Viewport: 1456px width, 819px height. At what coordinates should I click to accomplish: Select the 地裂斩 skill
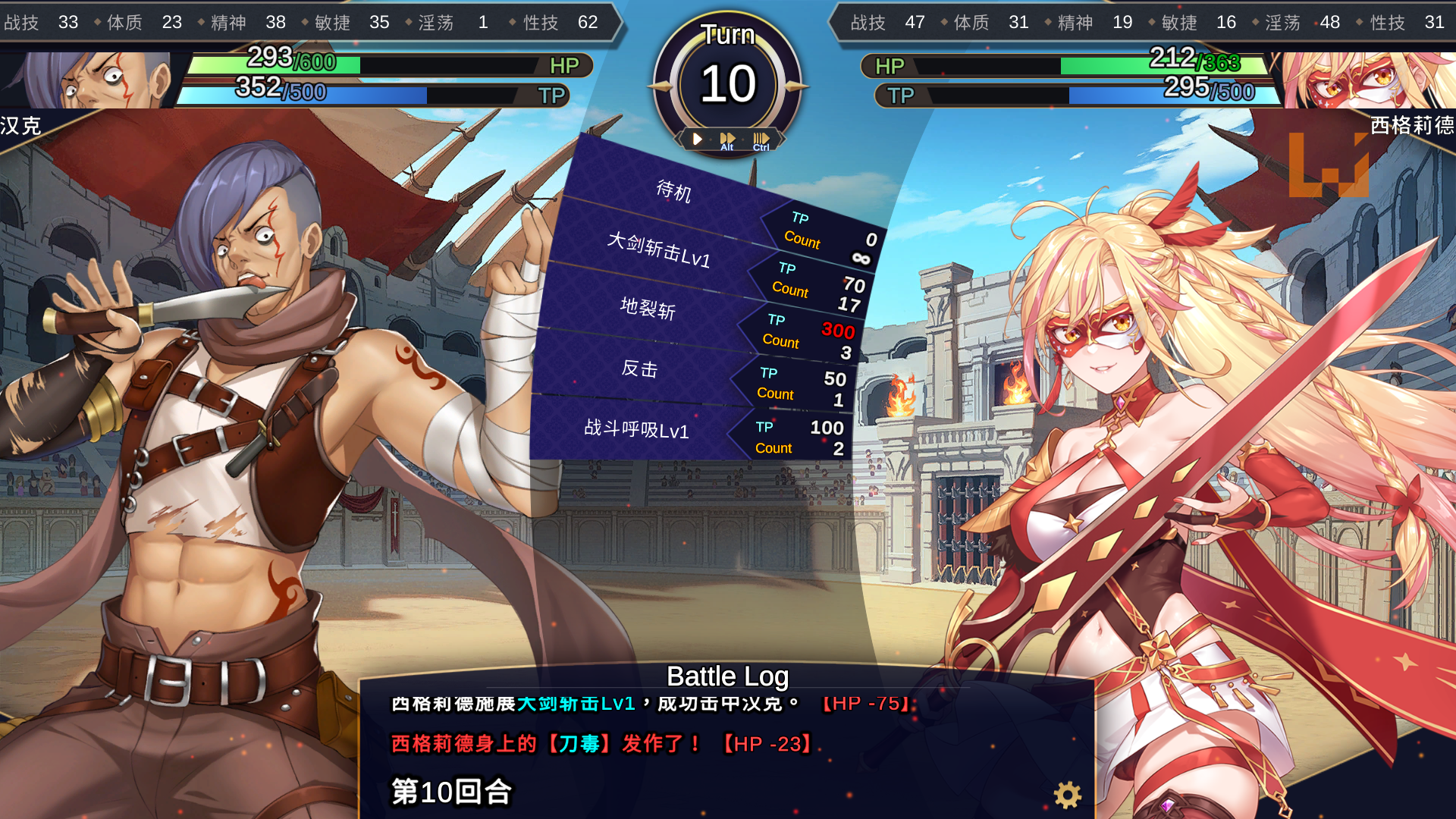pos(648,308)
